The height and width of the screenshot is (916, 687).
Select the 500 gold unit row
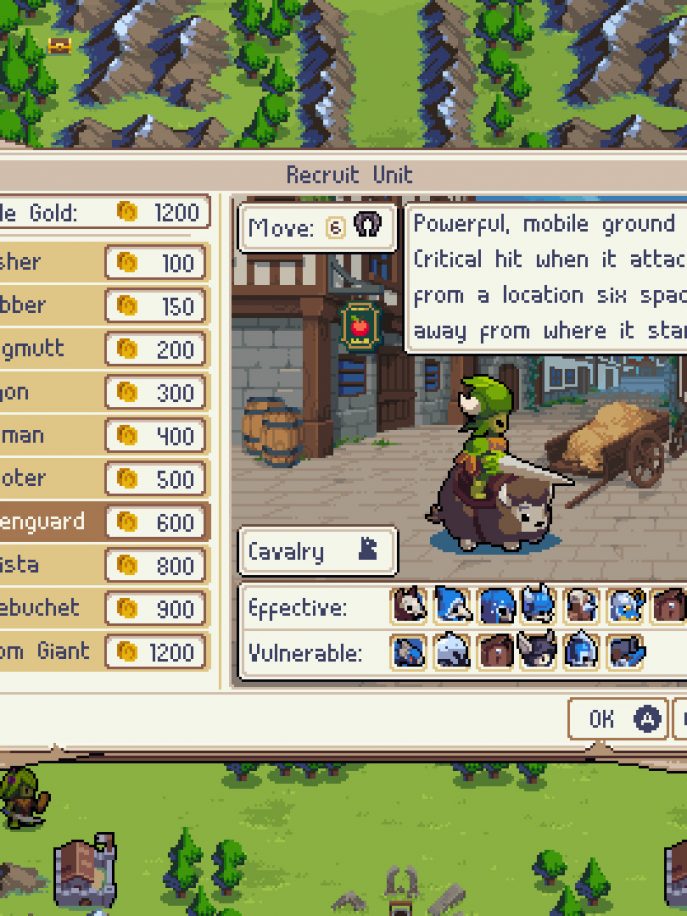[100, 479]
